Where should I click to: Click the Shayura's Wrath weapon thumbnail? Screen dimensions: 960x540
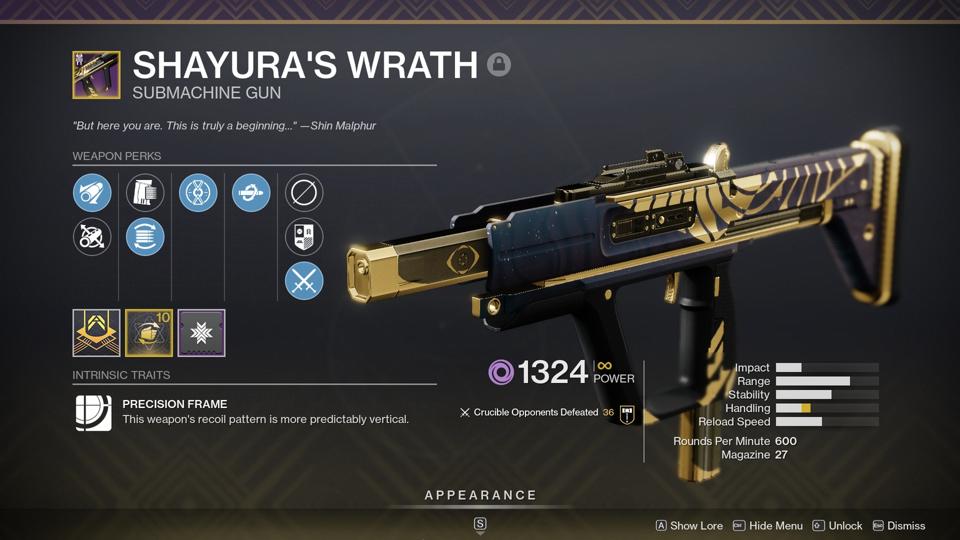[96, 75]
